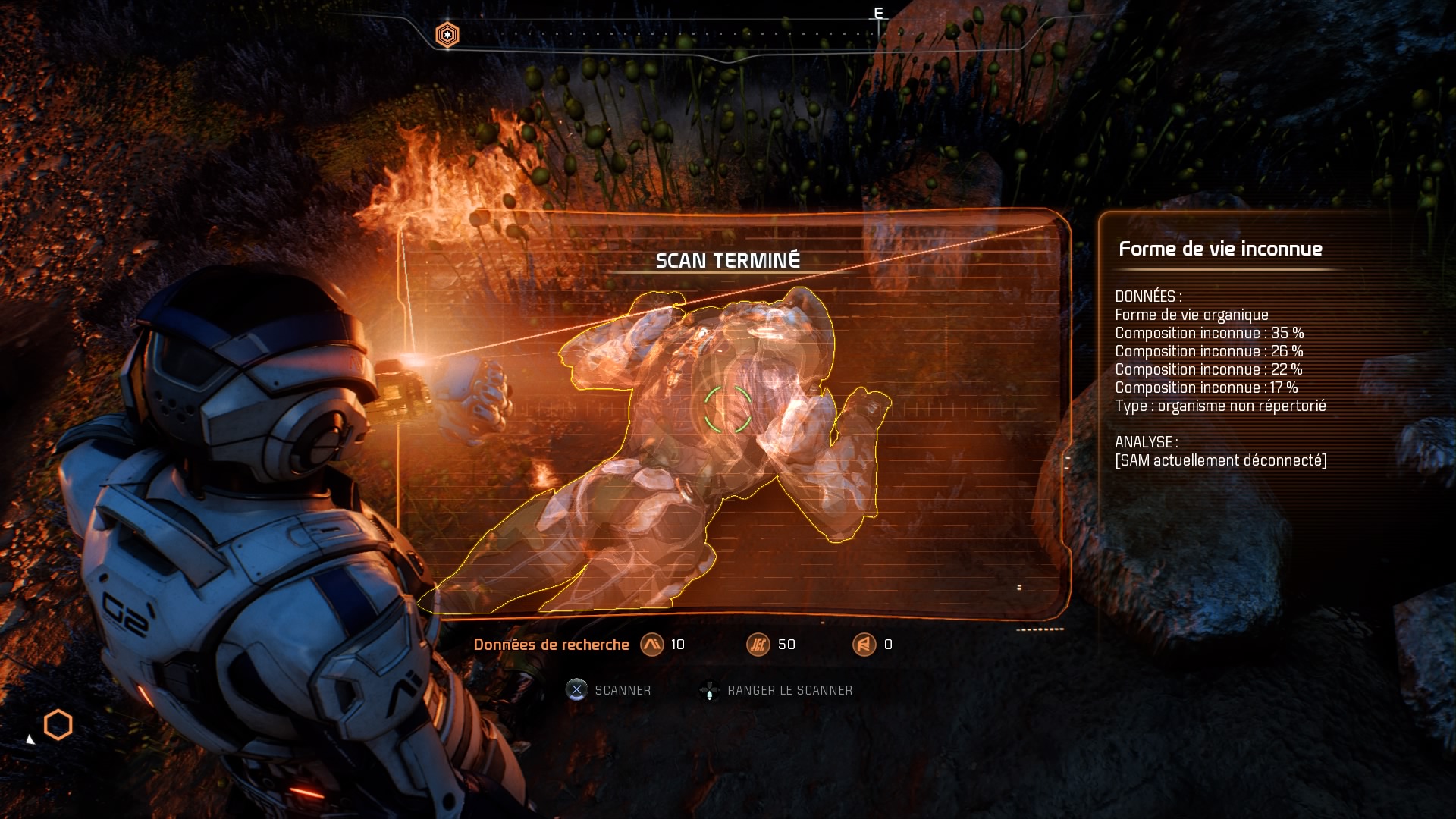Click the green scan reticle
The image size is (1456, 819).
[727, 409]
